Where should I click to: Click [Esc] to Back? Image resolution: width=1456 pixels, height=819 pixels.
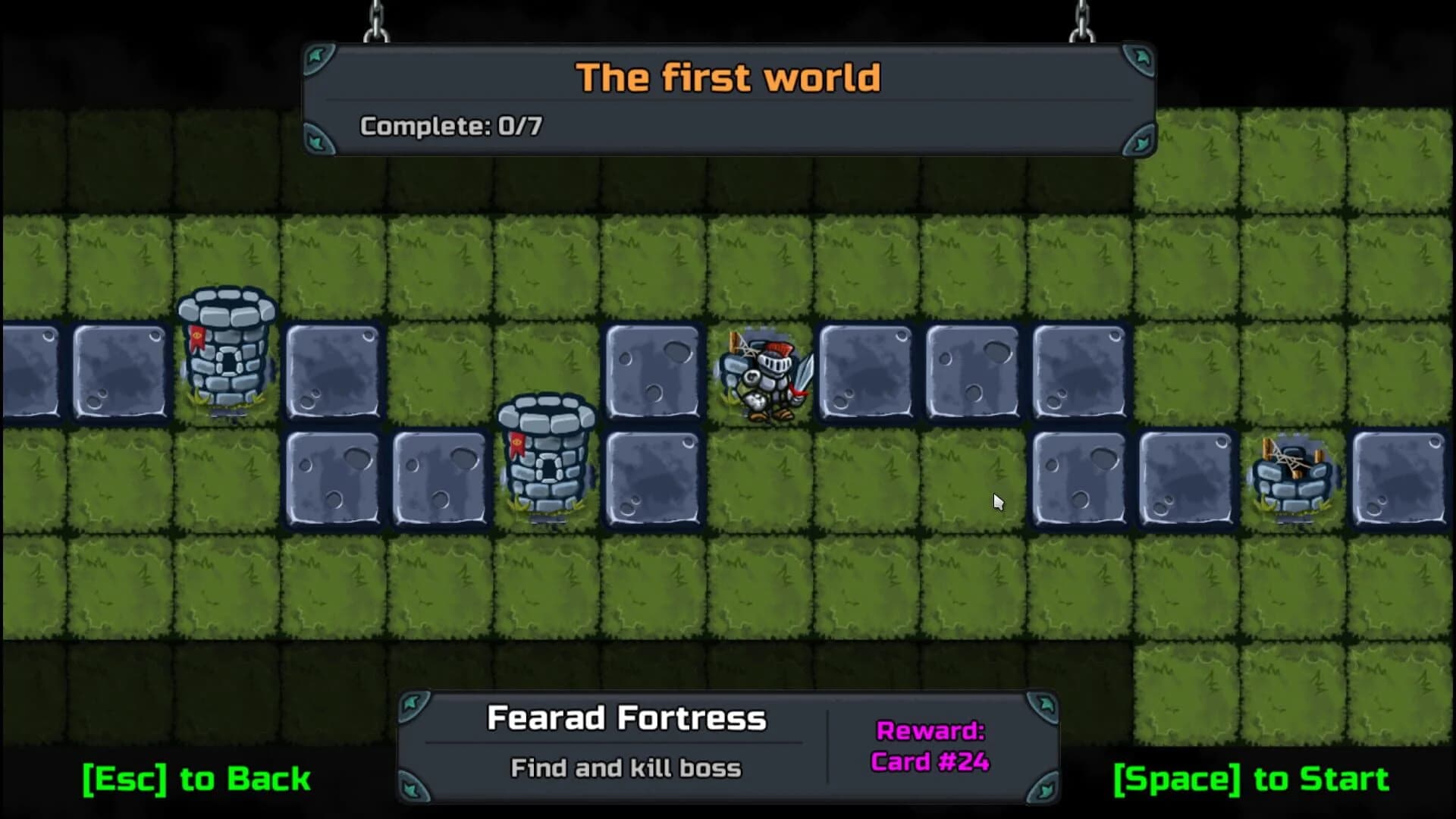pos(196,780)
